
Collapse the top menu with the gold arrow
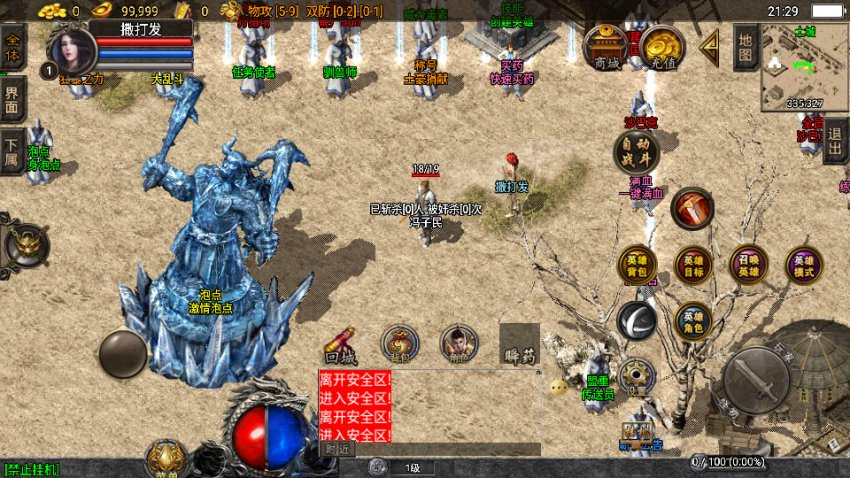point(709,46)
